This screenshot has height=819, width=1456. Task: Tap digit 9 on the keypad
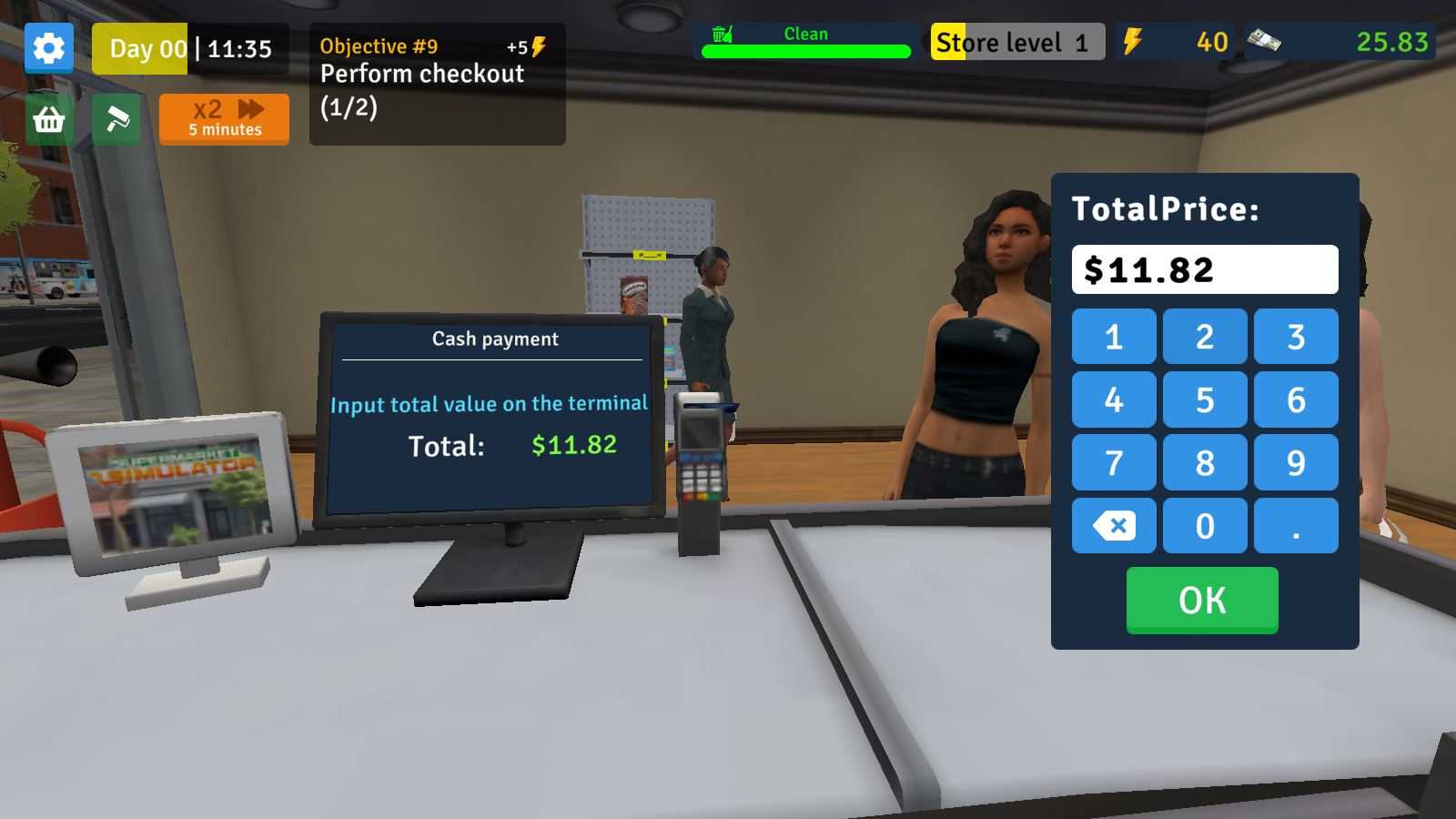tap(1296, 462)
